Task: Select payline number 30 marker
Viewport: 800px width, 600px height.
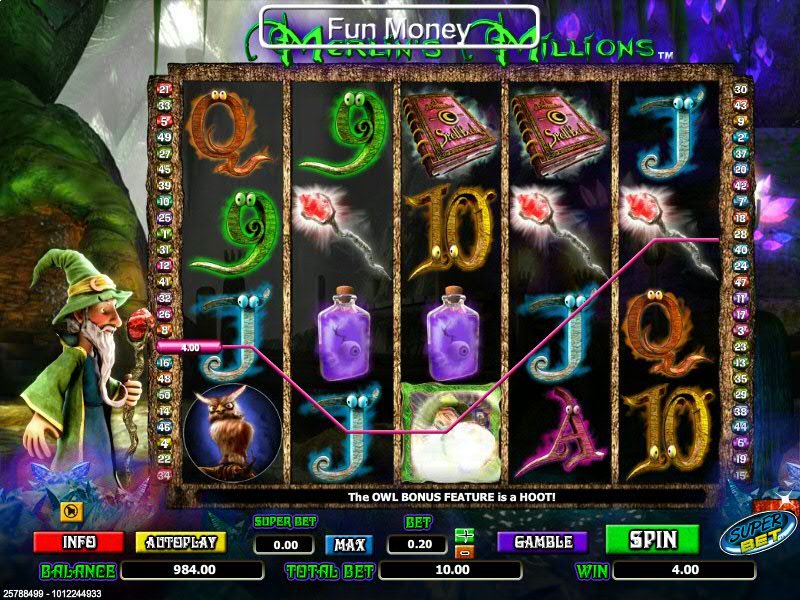Action: (741, 89)
